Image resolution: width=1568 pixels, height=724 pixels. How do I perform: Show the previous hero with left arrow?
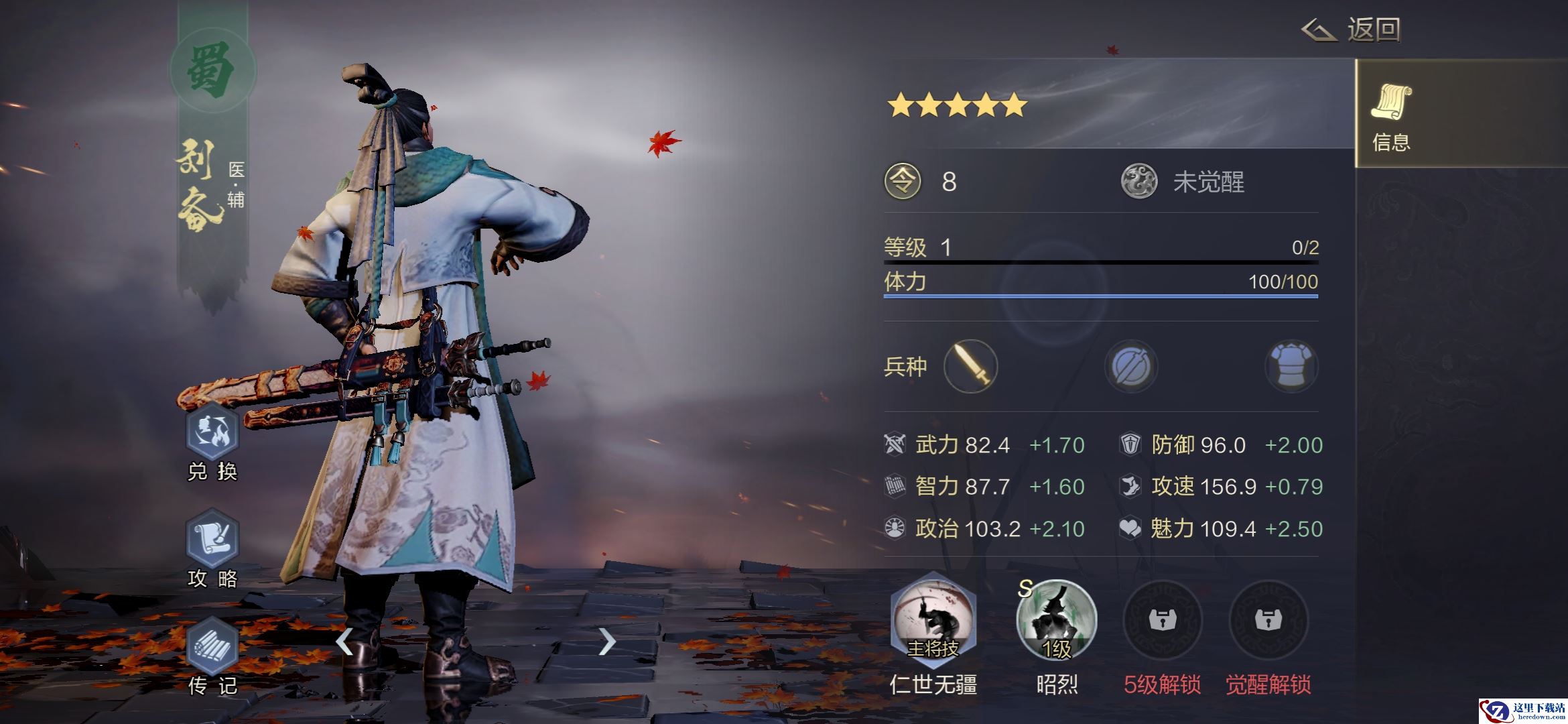coord(344,642)
